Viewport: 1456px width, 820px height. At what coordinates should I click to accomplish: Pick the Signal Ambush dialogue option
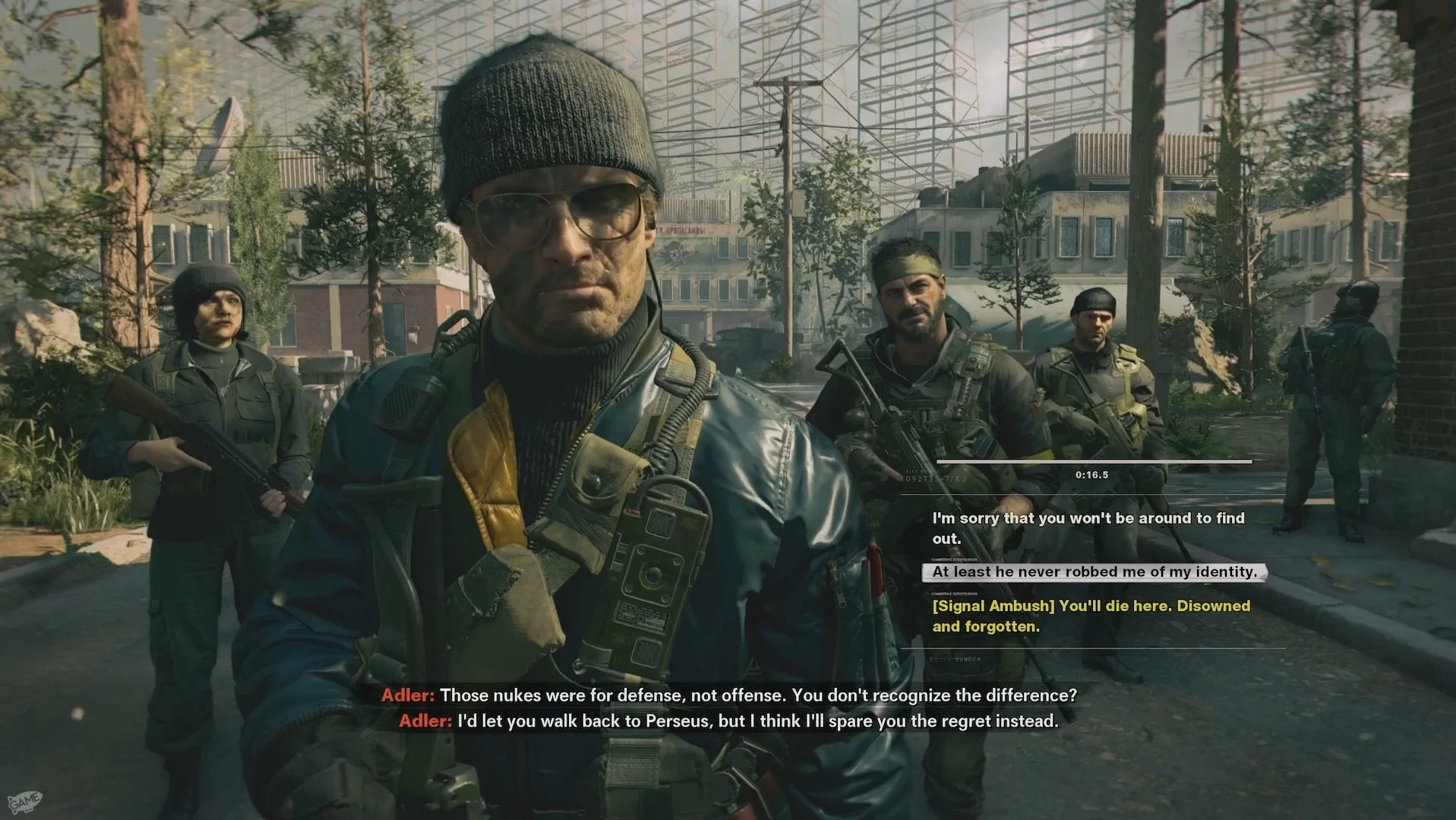click(x=1091, y=616)
